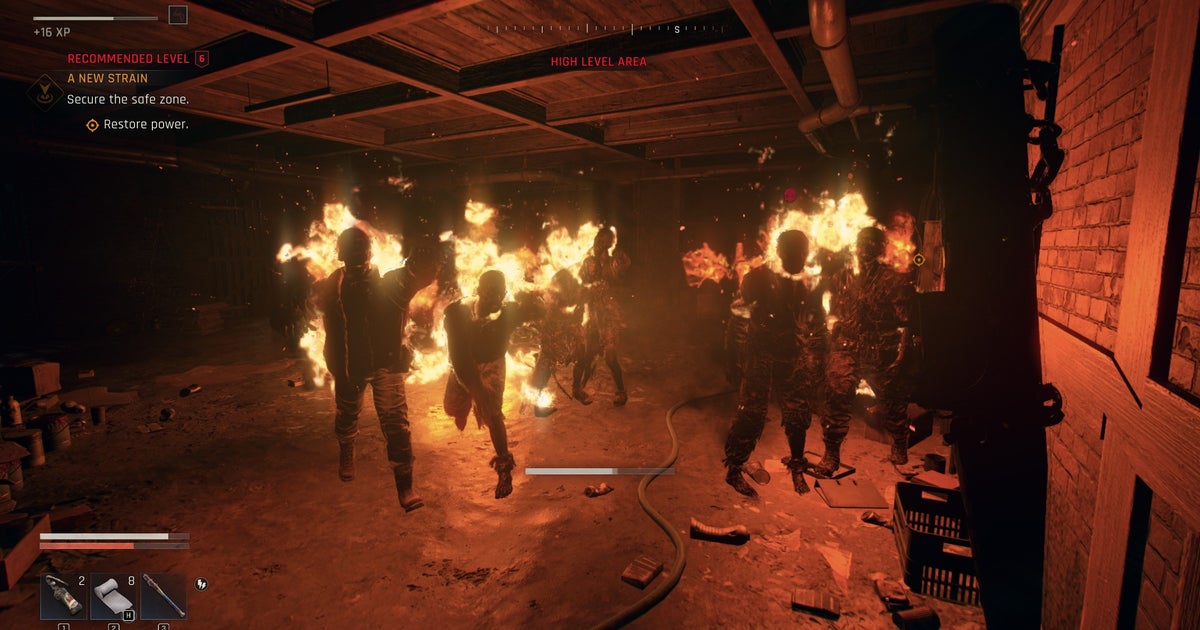This screenshot has height=630, width=1200.
Task: Click the compass strip at the top
Action: (598, 29)
